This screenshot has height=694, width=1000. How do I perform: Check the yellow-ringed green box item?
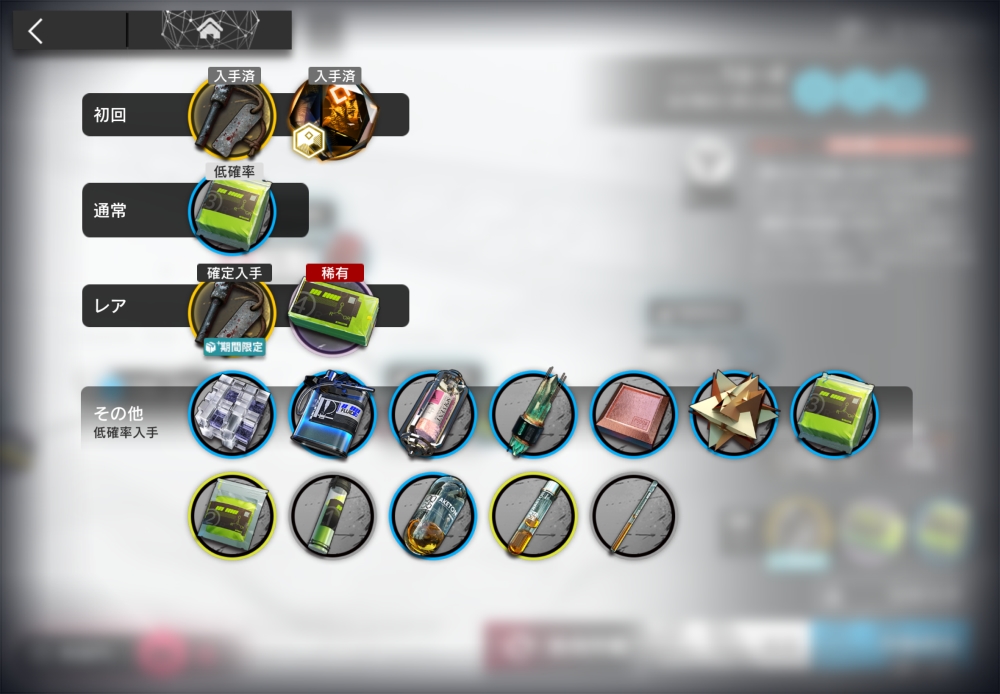pyautogui.click(x=232, y=516)
